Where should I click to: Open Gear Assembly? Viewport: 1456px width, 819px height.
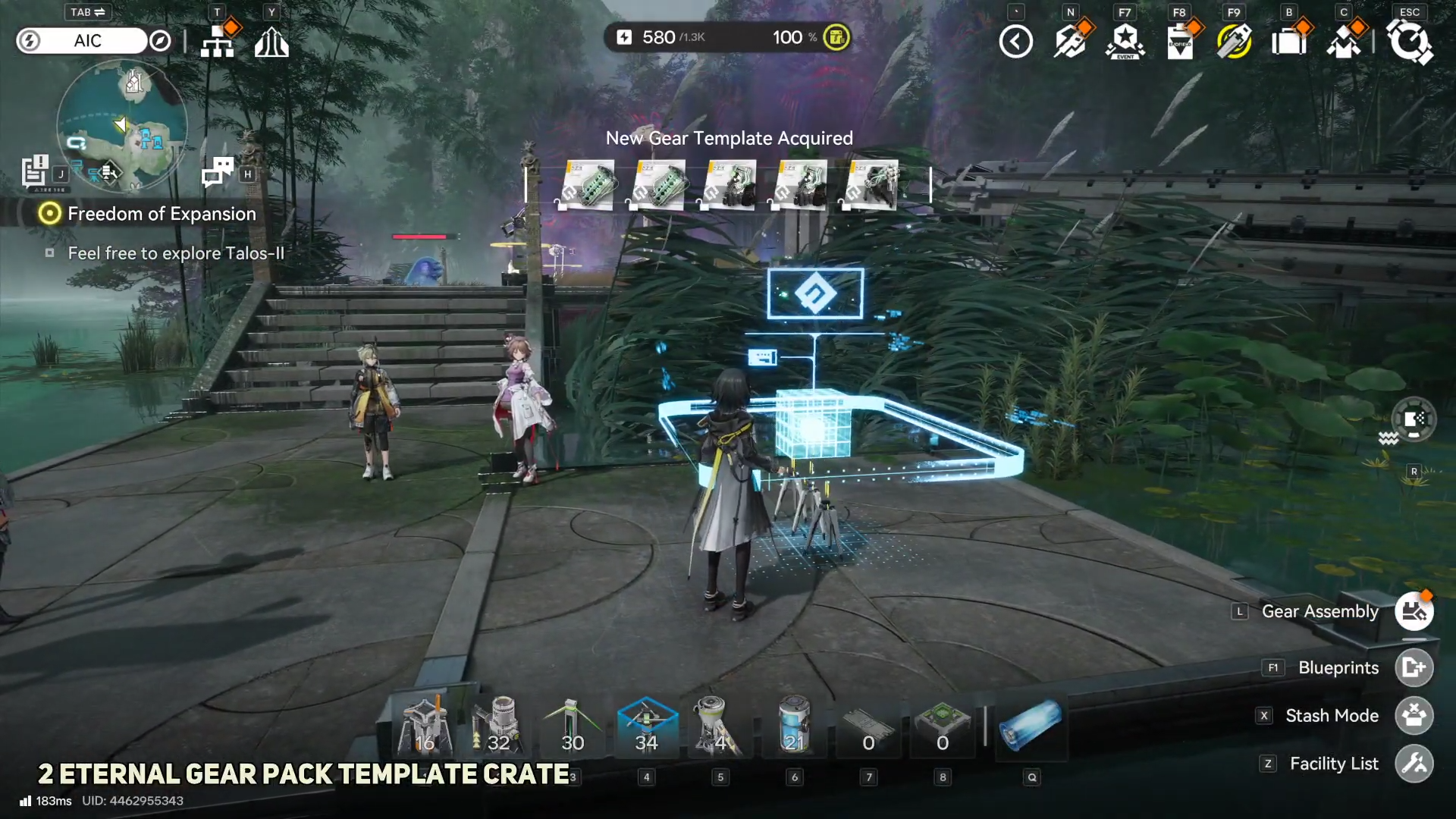point(1414,611)
